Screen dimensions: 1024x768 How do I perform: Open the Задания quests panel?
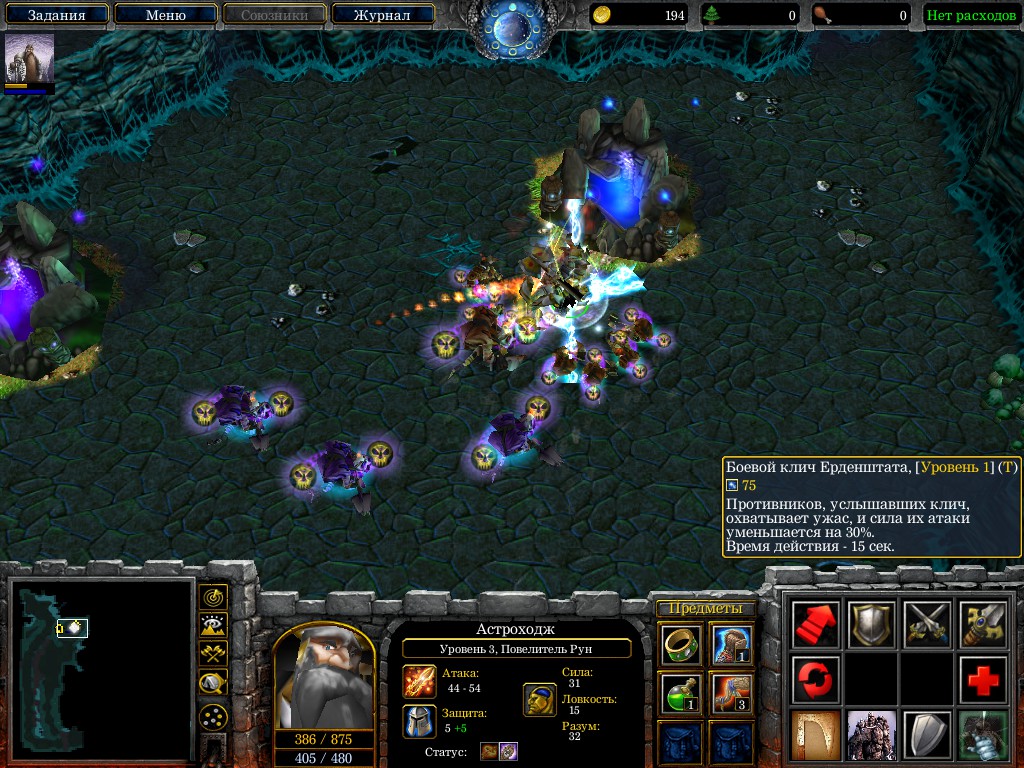point(55,15)
